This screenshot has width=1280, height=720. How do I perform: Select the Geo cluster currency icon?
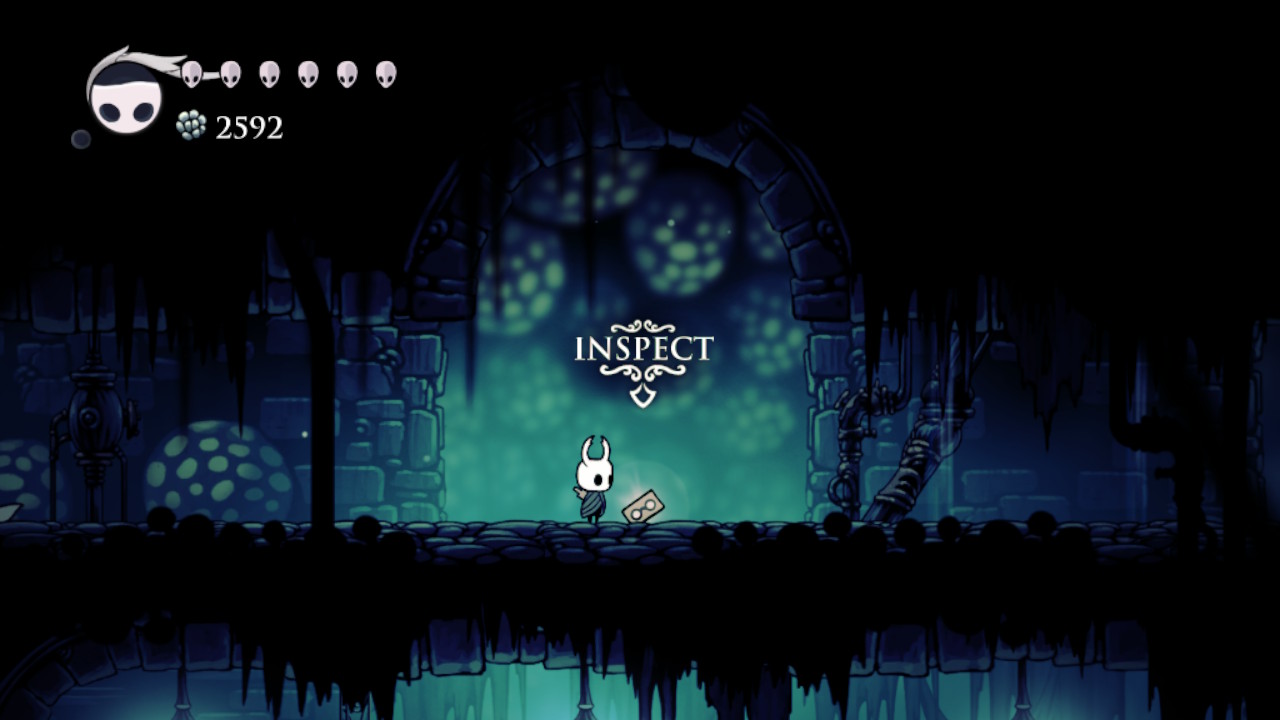coord(189,125)
